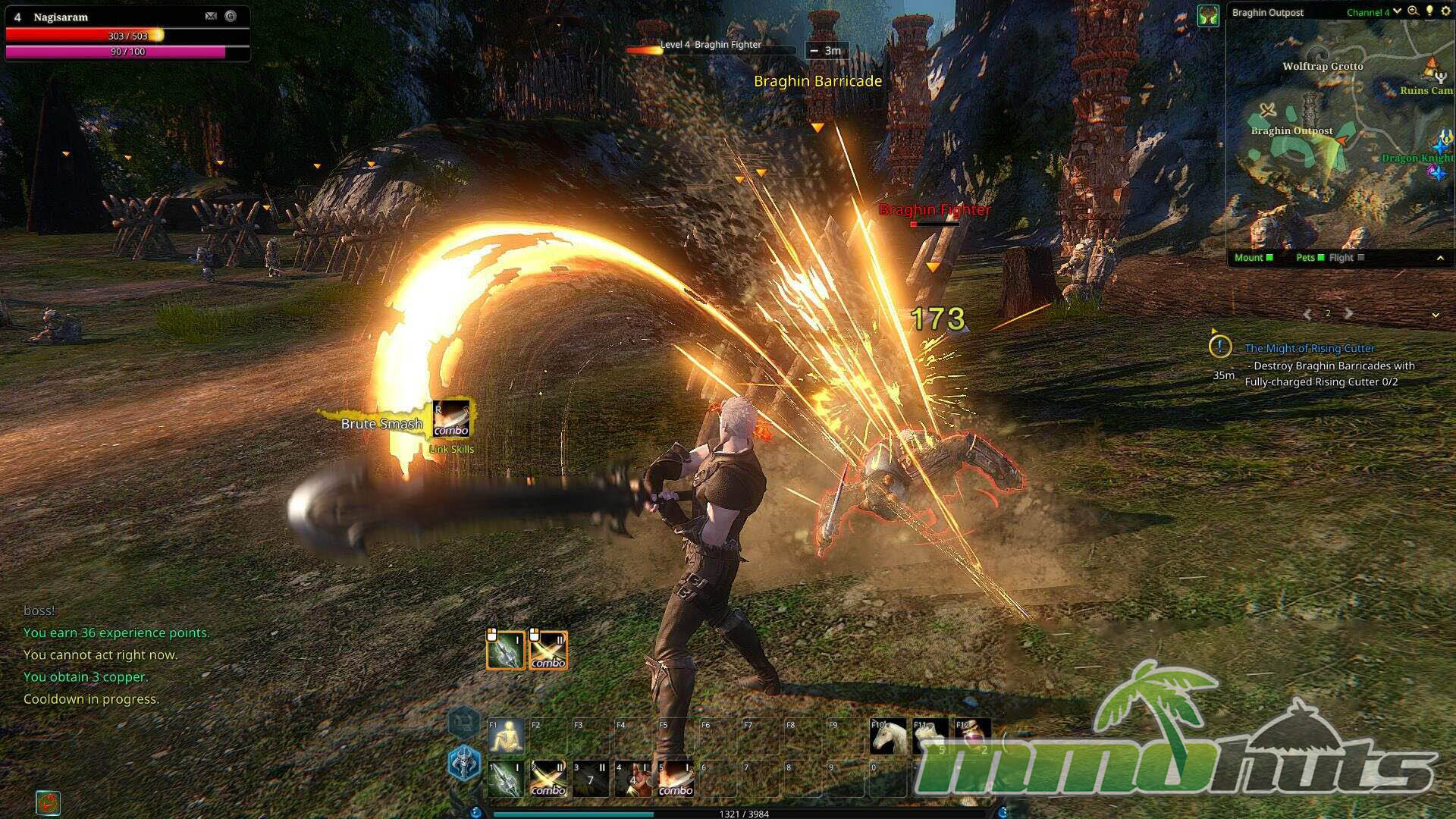Collapse the minimap with the up arrow
Screen dimensions: 1456x819
[1440, 259]
